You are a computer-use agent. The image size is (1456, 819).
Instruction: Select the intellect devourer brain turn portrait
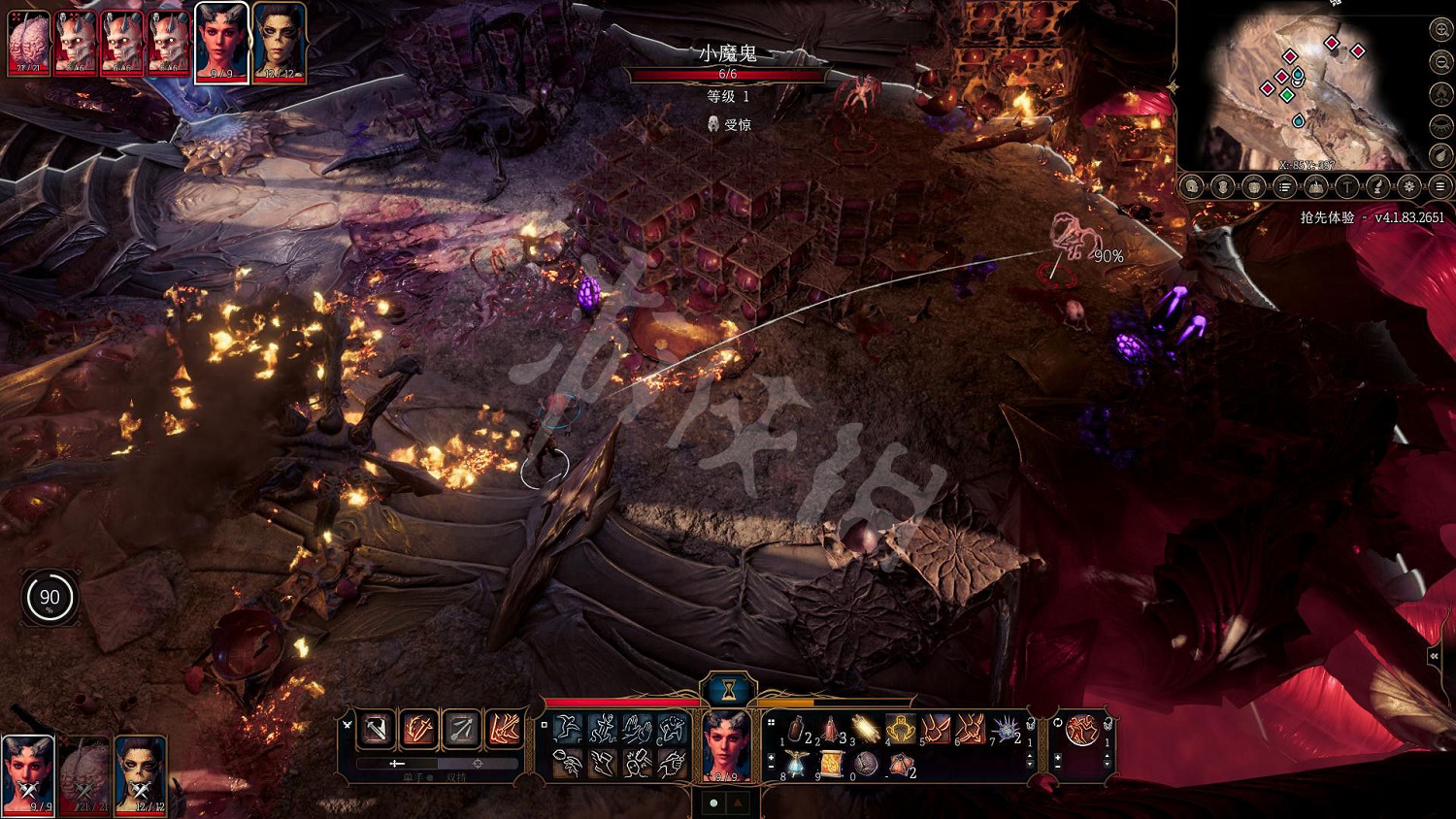(x=28, y=44)
